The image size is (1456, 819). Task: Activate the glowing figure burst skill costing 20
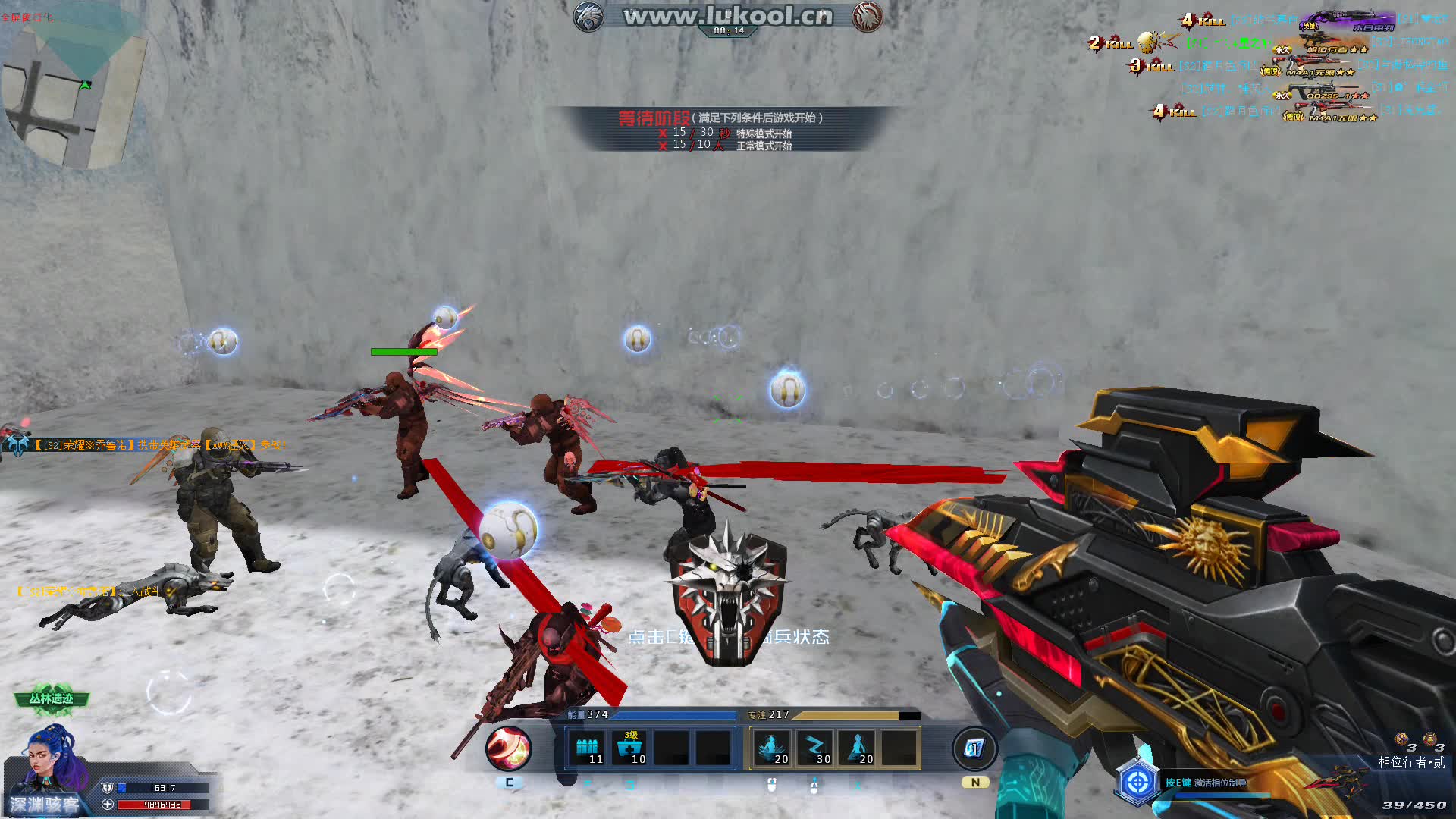pyautogui.click(x=773, y=748)
